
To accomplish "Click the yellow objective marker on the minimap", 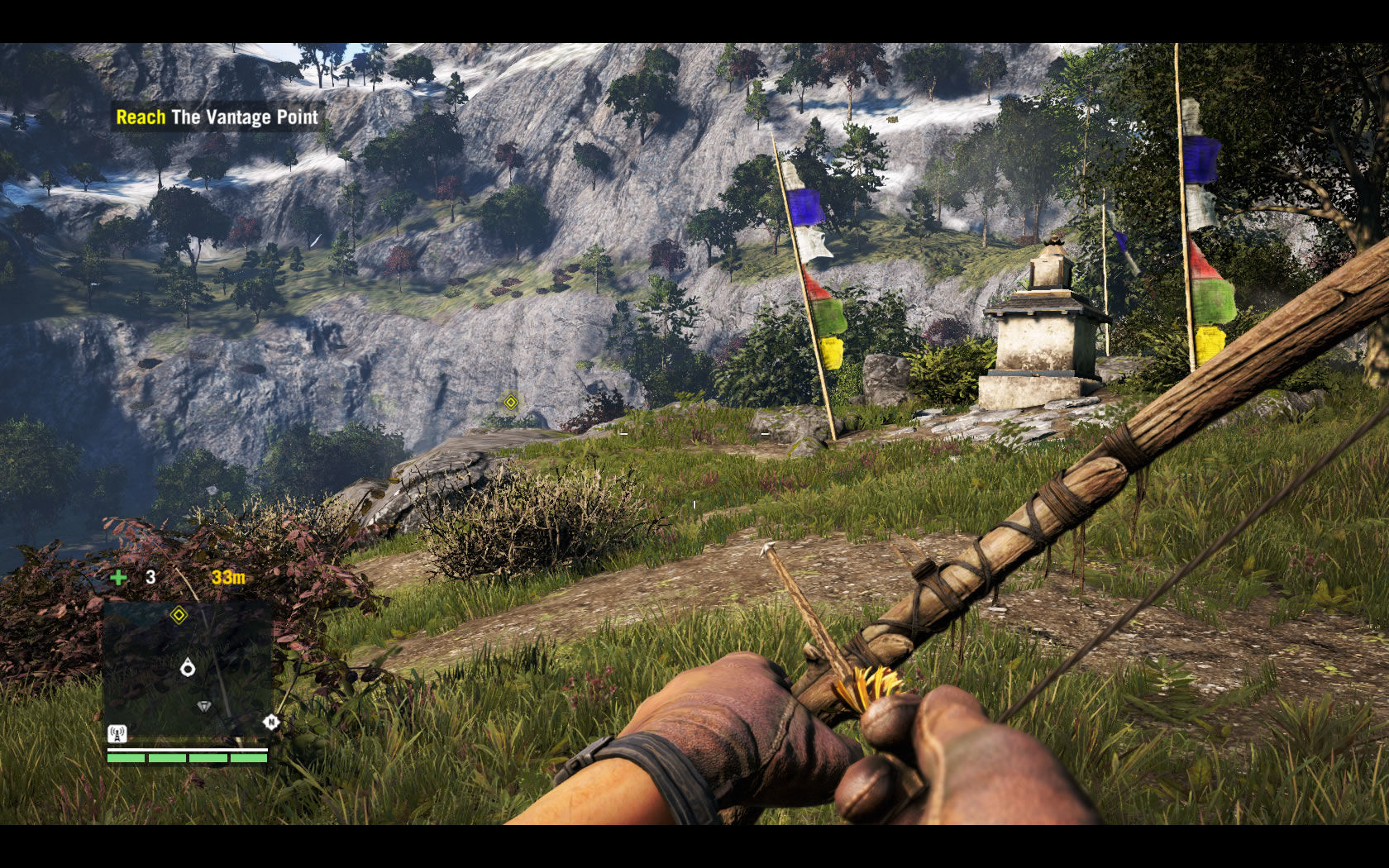I will [x=179, y=614].
